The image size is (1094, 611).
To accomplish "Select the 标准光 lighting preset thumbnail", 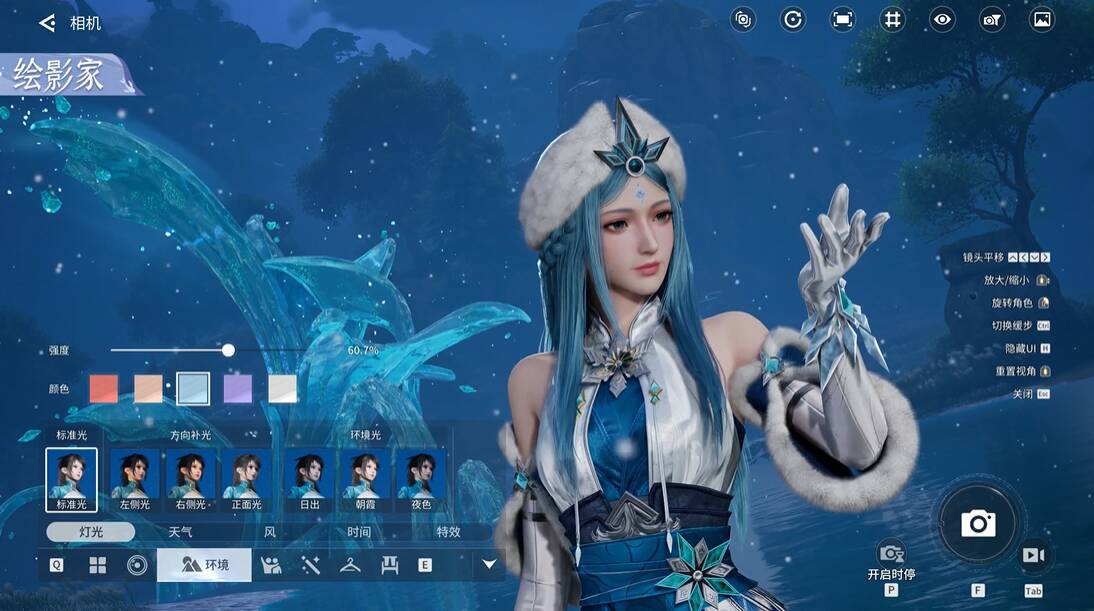I will (71, 479).
